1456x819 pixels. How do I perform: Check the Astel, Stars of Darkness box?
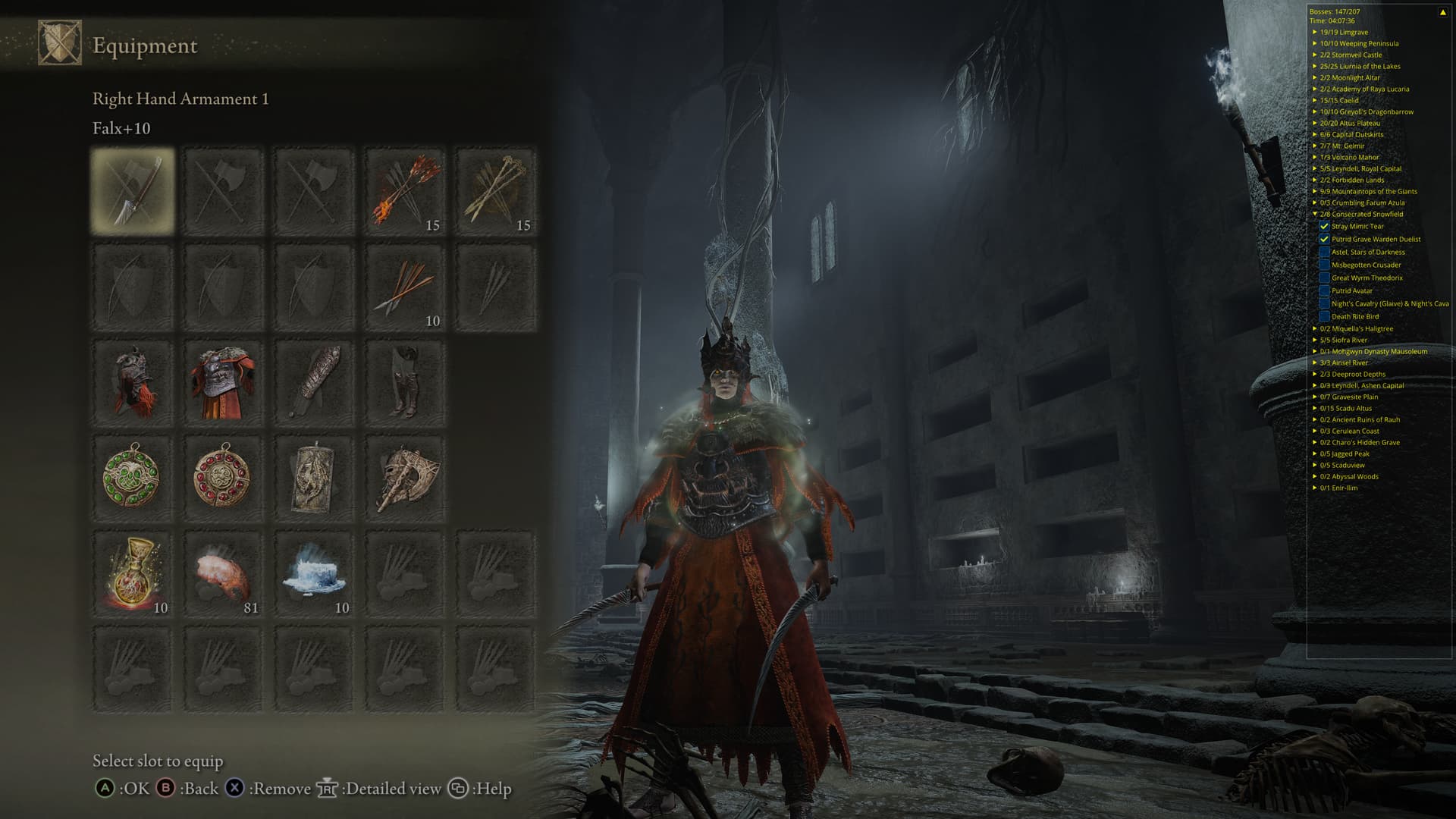(x=1324, y=253)
